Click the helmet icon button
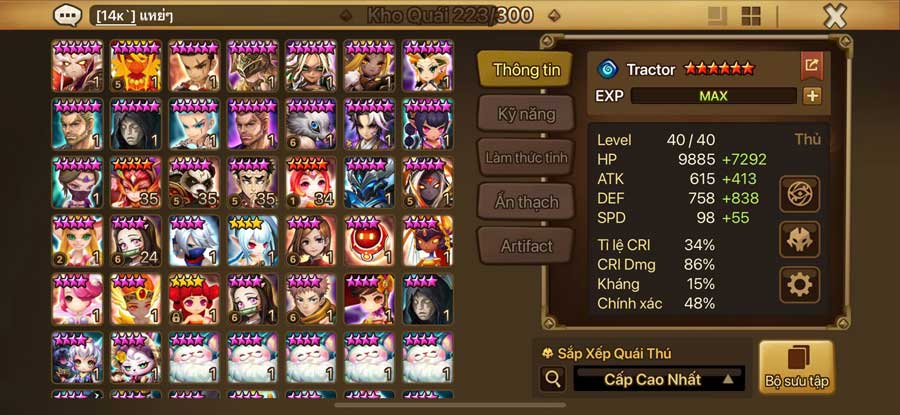 coord(799,239)
